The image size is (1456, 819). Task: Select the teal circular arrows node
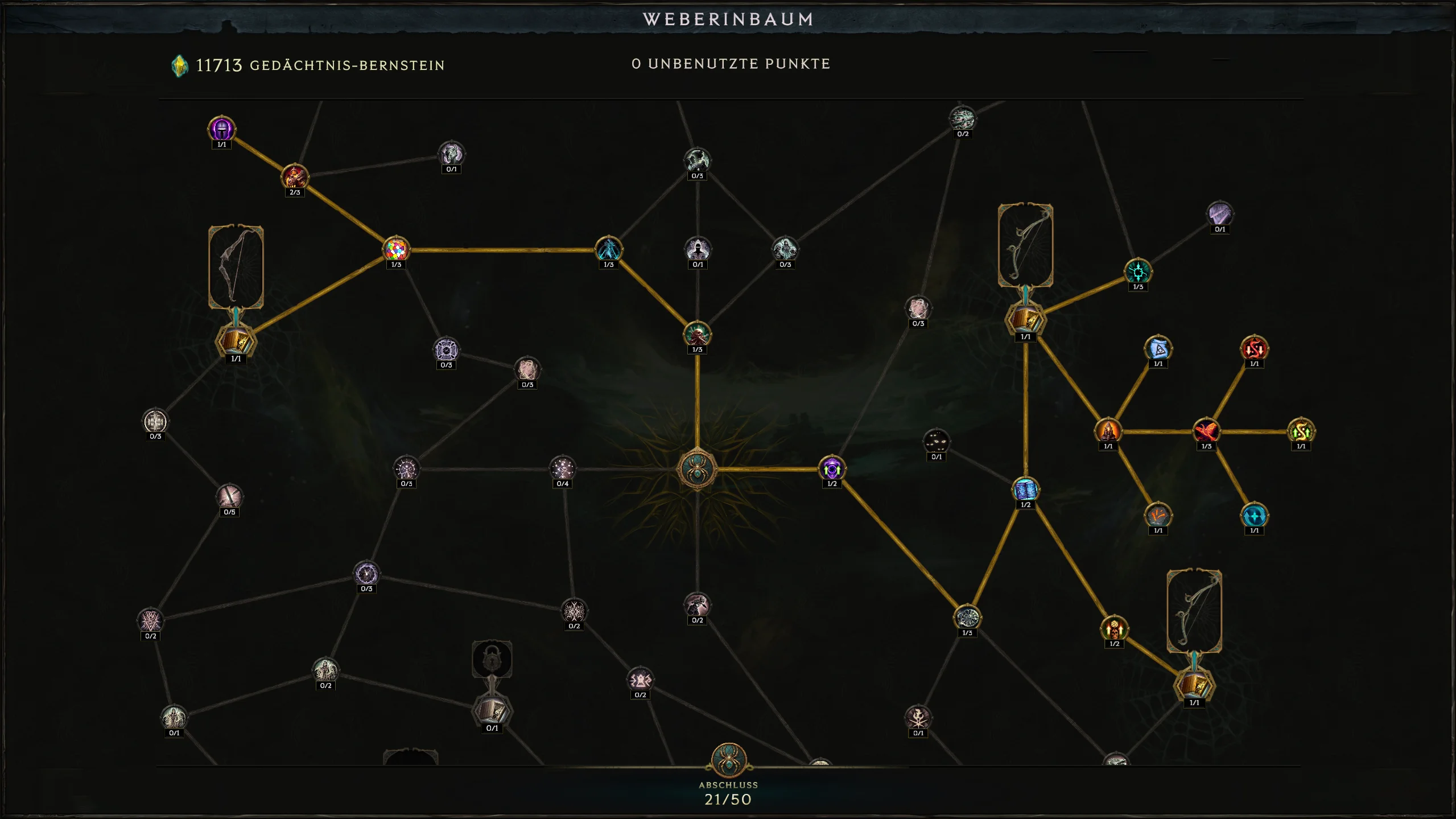pyautogui.click(x=1254, y=516)
